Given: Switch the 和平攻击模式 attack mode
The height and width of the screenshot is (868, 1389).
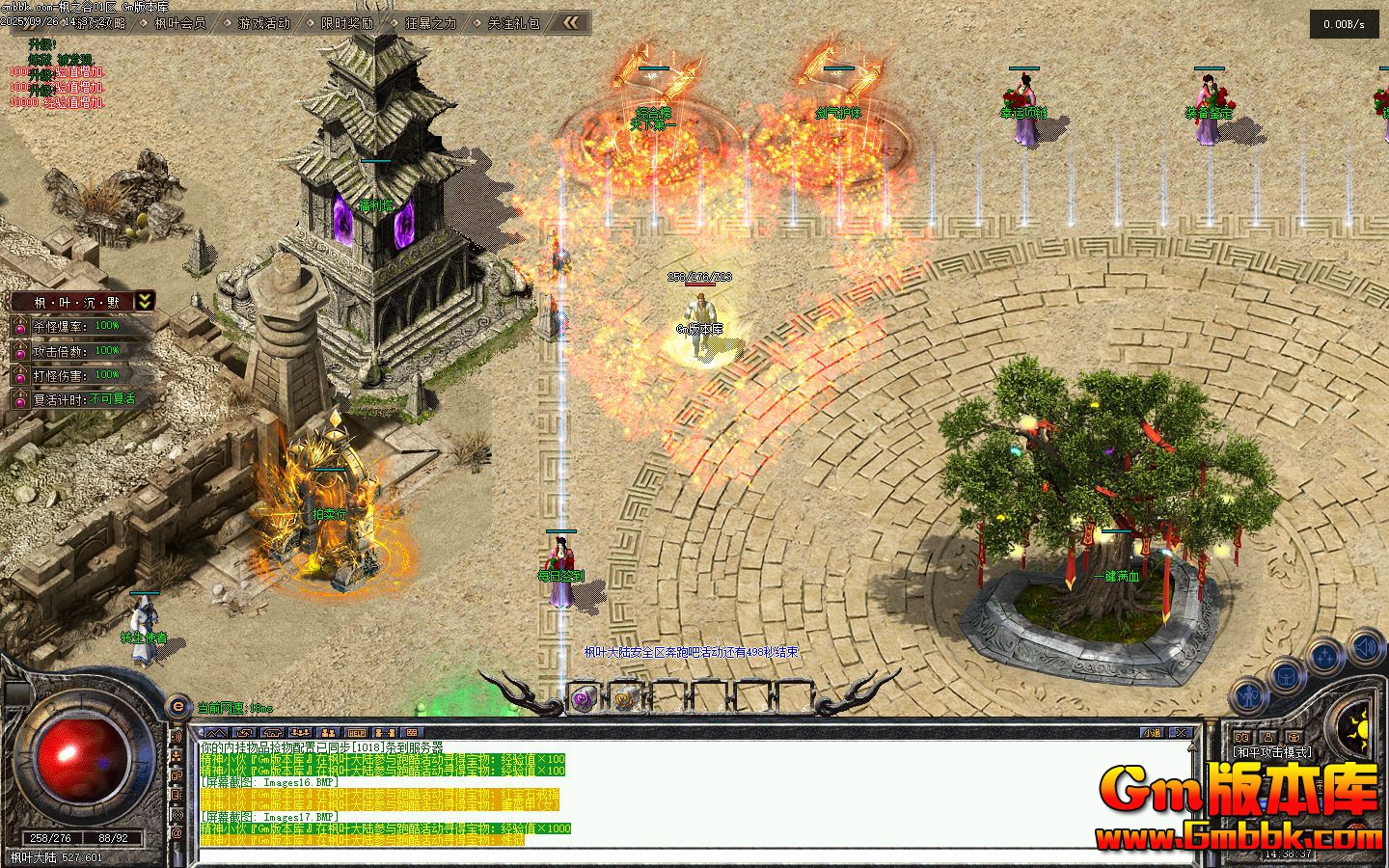Looking at the screenshot, I should [1272, 751].
